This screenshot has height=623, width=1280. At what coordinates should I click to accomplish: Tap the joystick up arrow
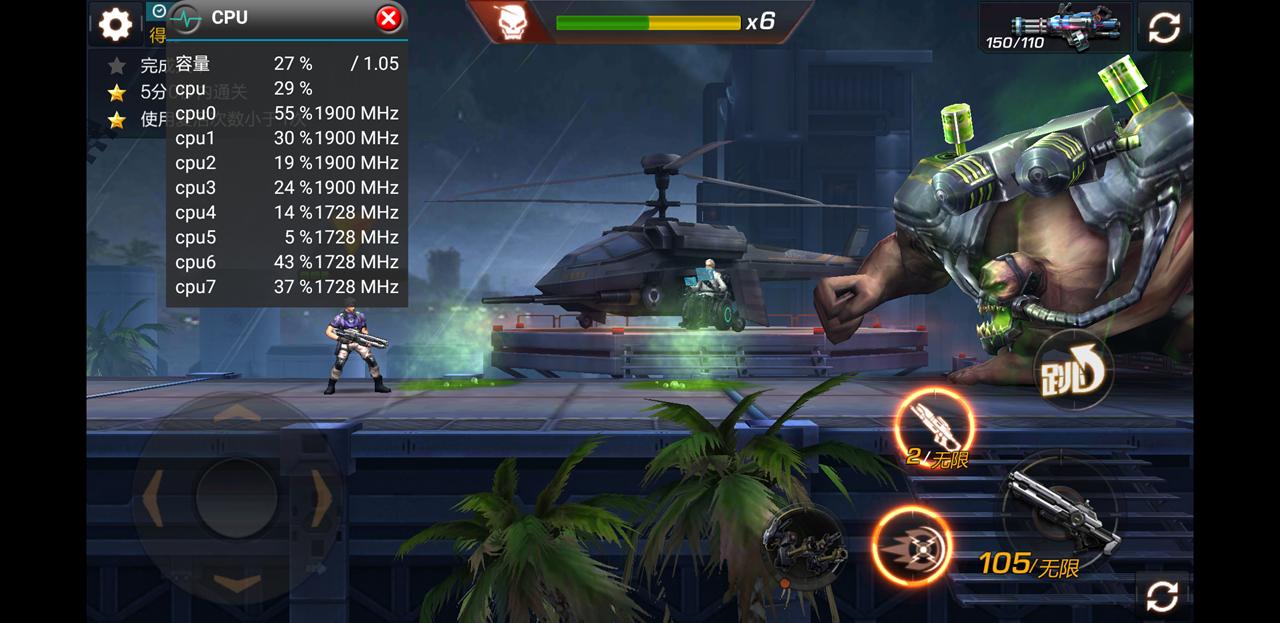click(236, 412)
